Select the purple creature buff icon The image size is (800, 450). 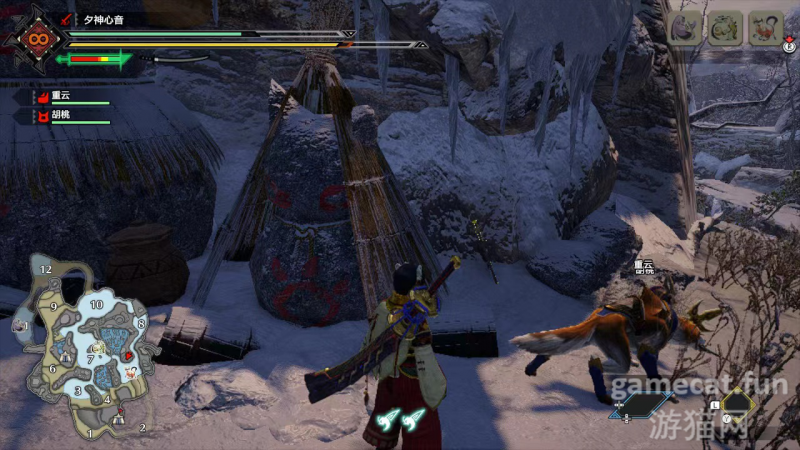(685, 29)
